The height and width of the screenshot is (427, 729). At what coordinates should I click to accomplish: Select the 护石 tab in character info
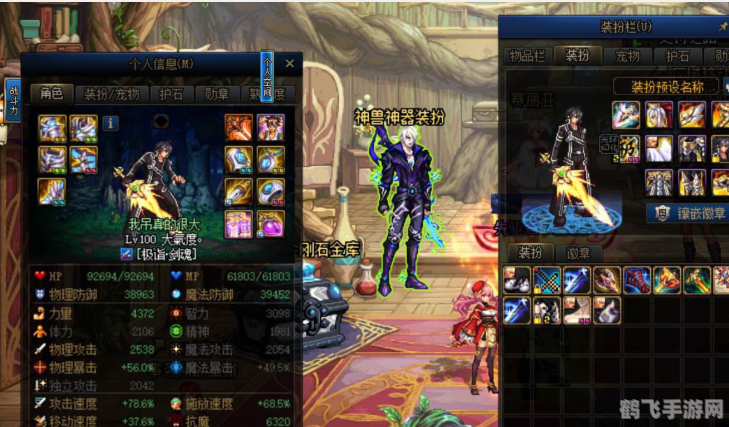(x=170, y=94)
